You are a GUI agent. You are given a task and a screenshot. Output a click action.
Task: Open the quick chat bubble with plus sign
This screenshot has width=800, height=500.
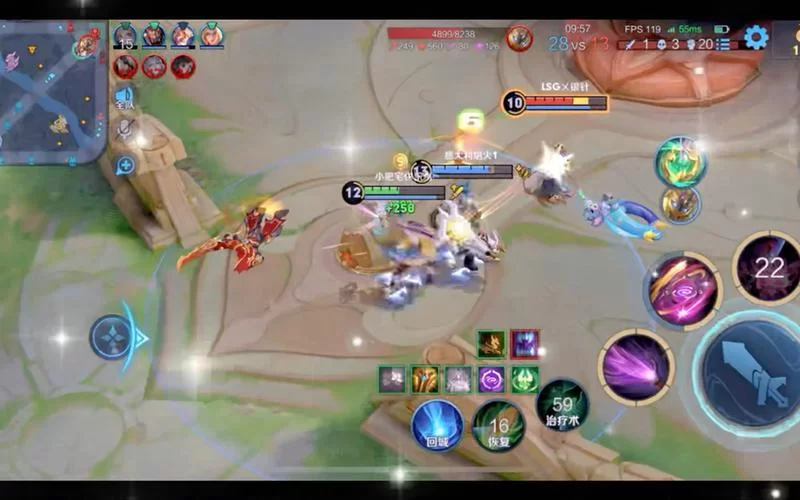[125, 165]
